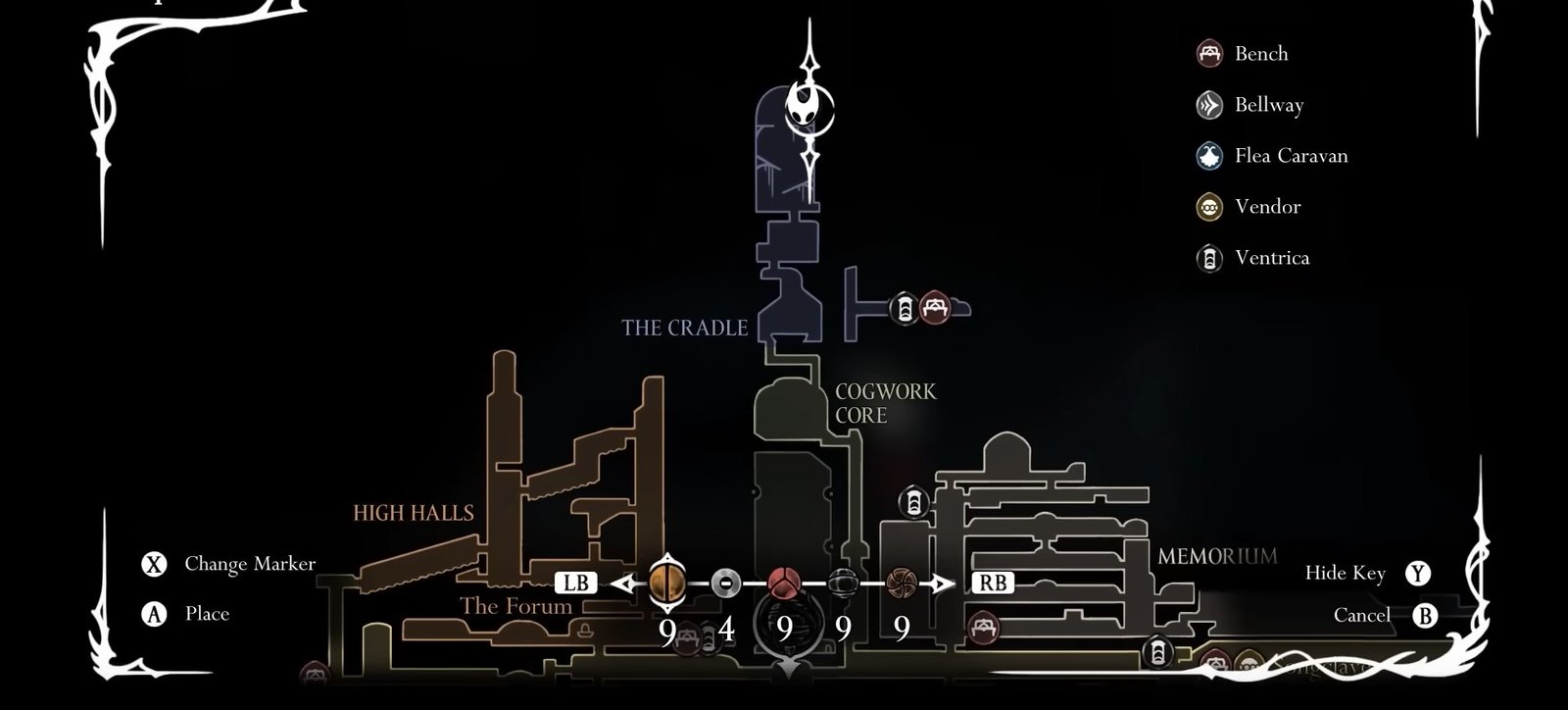Select the brown pinwheel marker type
This screenshot has width=1568, height=710.
[901, 581]
